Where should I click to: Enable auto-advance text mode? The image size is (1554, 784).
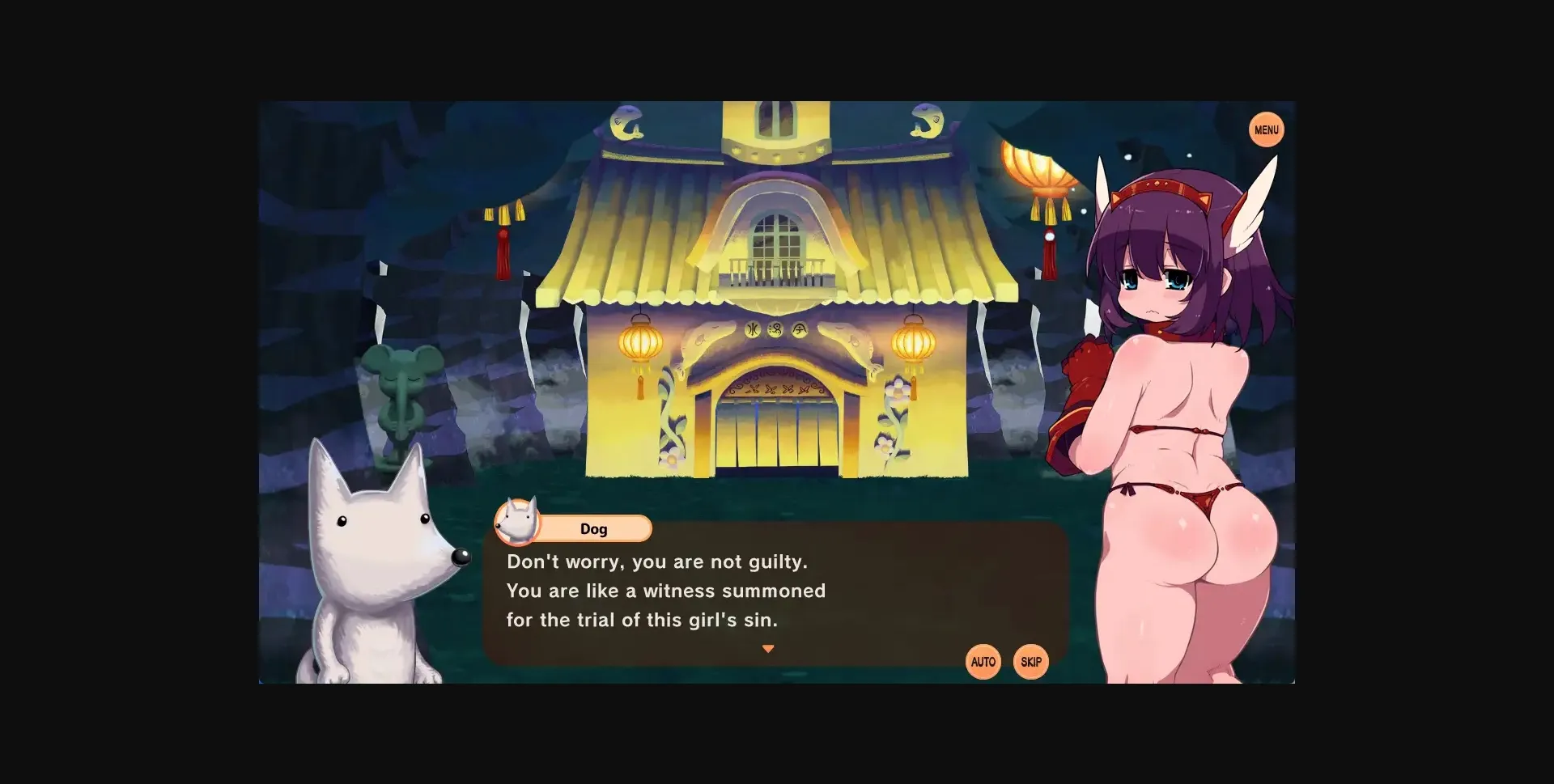point(983,661)
